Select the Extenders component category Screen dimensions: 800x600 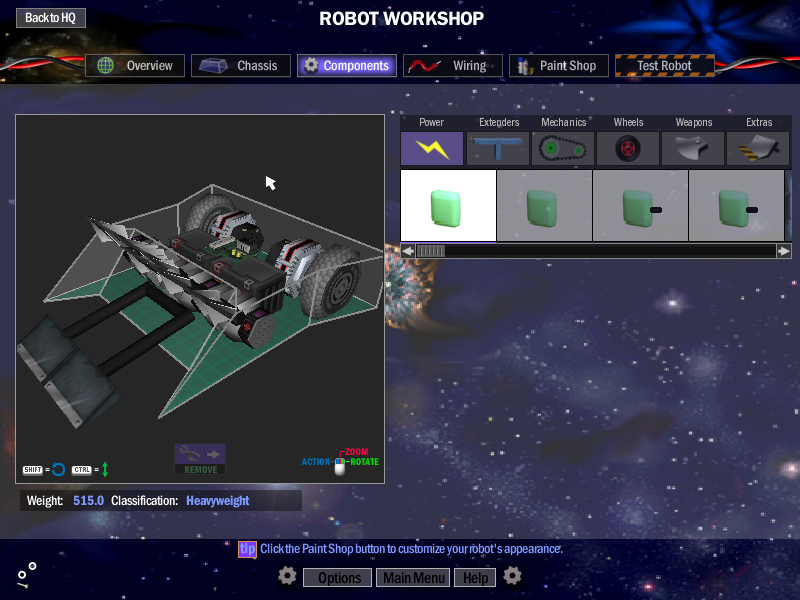pos(498,148)
